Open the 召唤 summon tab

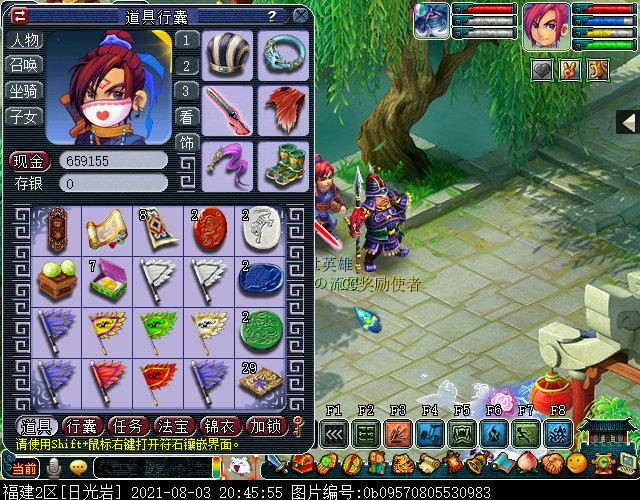coord(25,66)
